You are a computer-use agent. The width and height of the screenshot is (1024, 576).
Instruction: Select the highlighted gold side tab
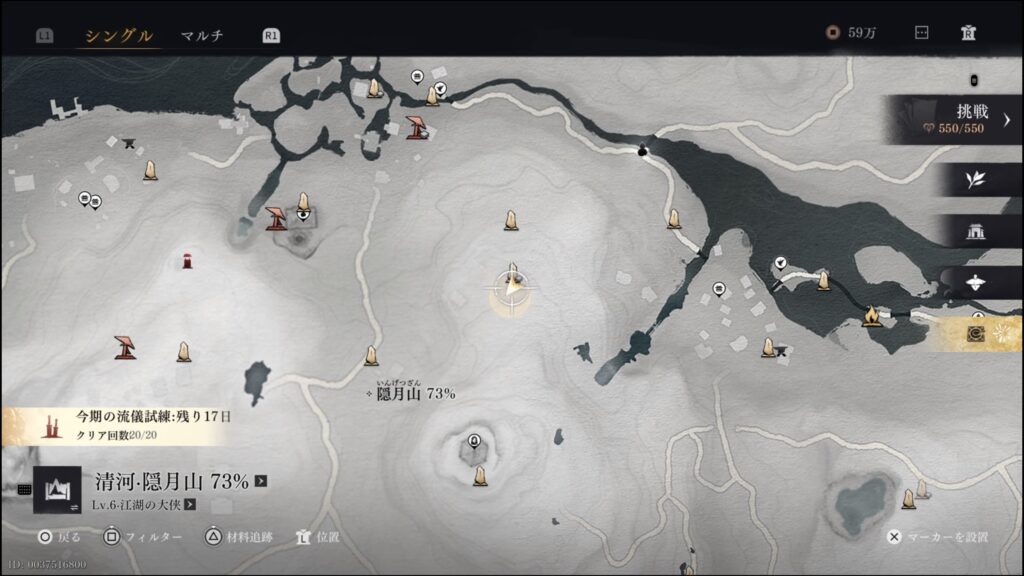point(975,335)
